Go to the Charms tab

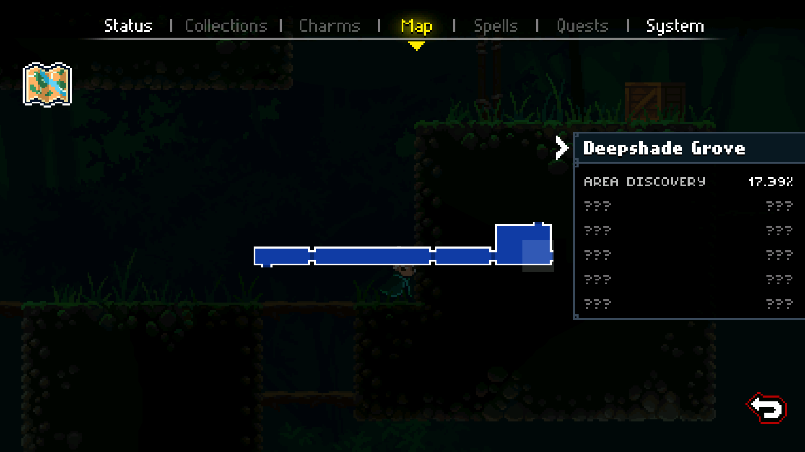(330, 25)
